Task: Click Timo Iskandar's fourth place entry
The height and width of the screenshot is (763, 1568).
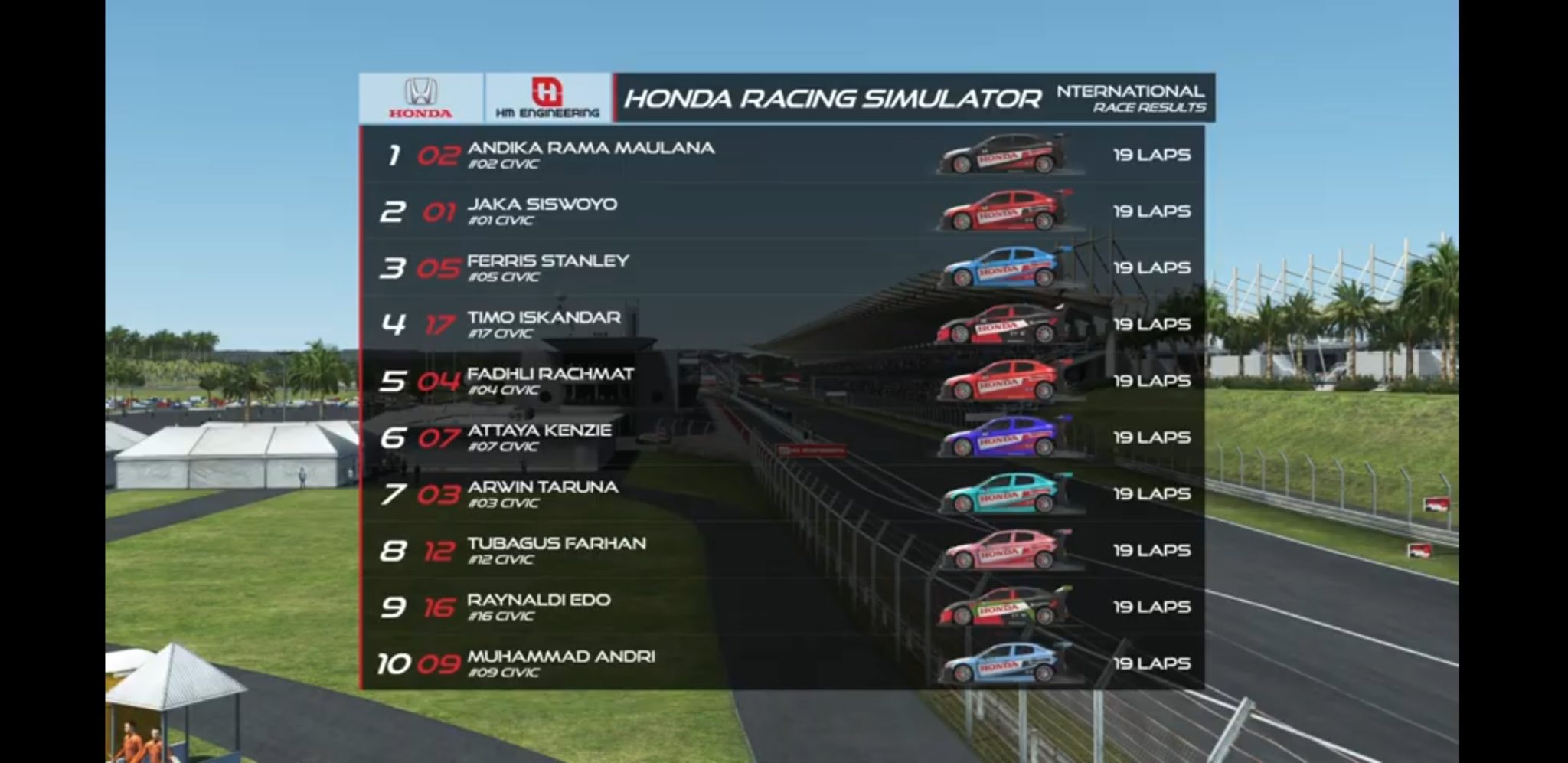Action: [x=544, y=324]
